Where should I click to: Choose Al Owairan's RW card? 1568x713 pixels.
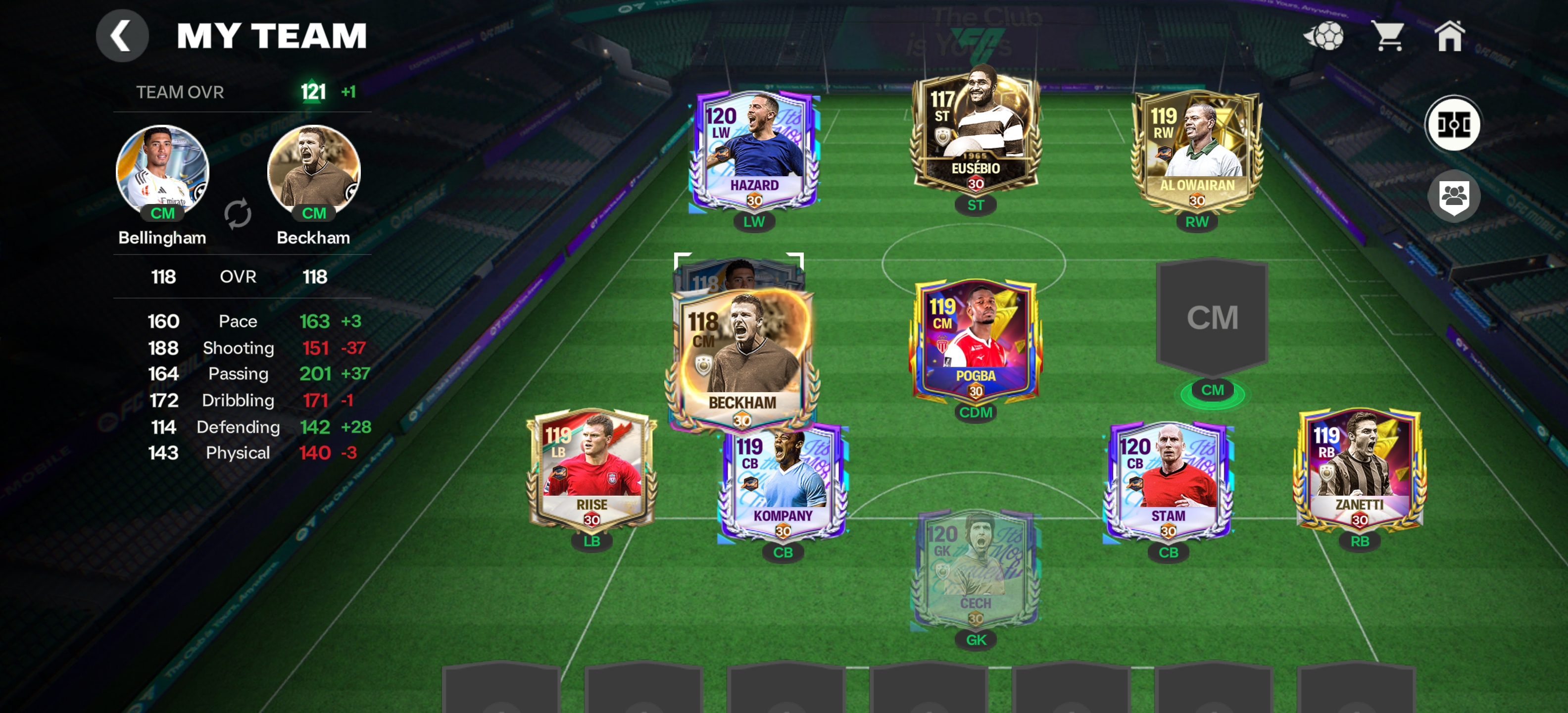coord(1196,151)
